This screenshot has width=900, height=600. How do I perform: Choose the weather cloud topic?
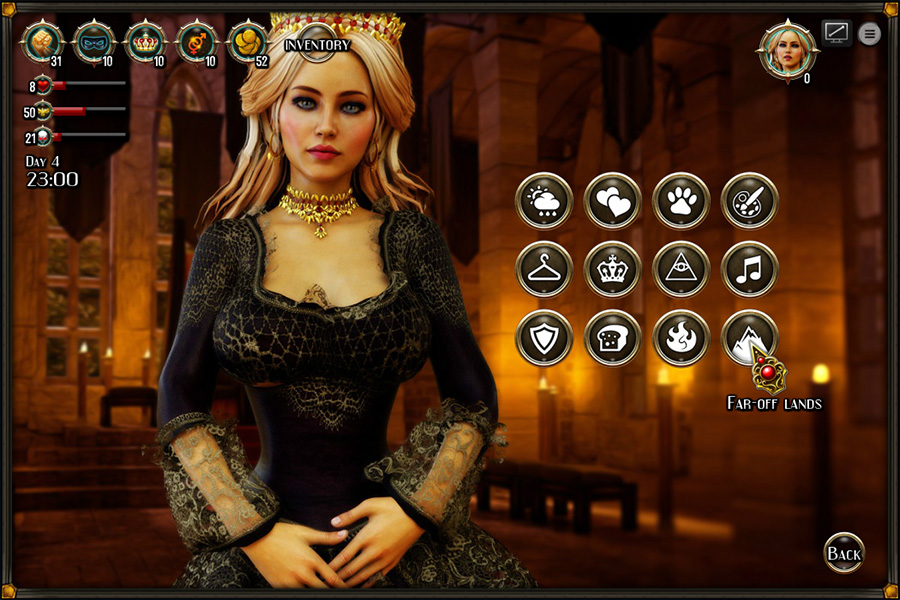[544, 201]
